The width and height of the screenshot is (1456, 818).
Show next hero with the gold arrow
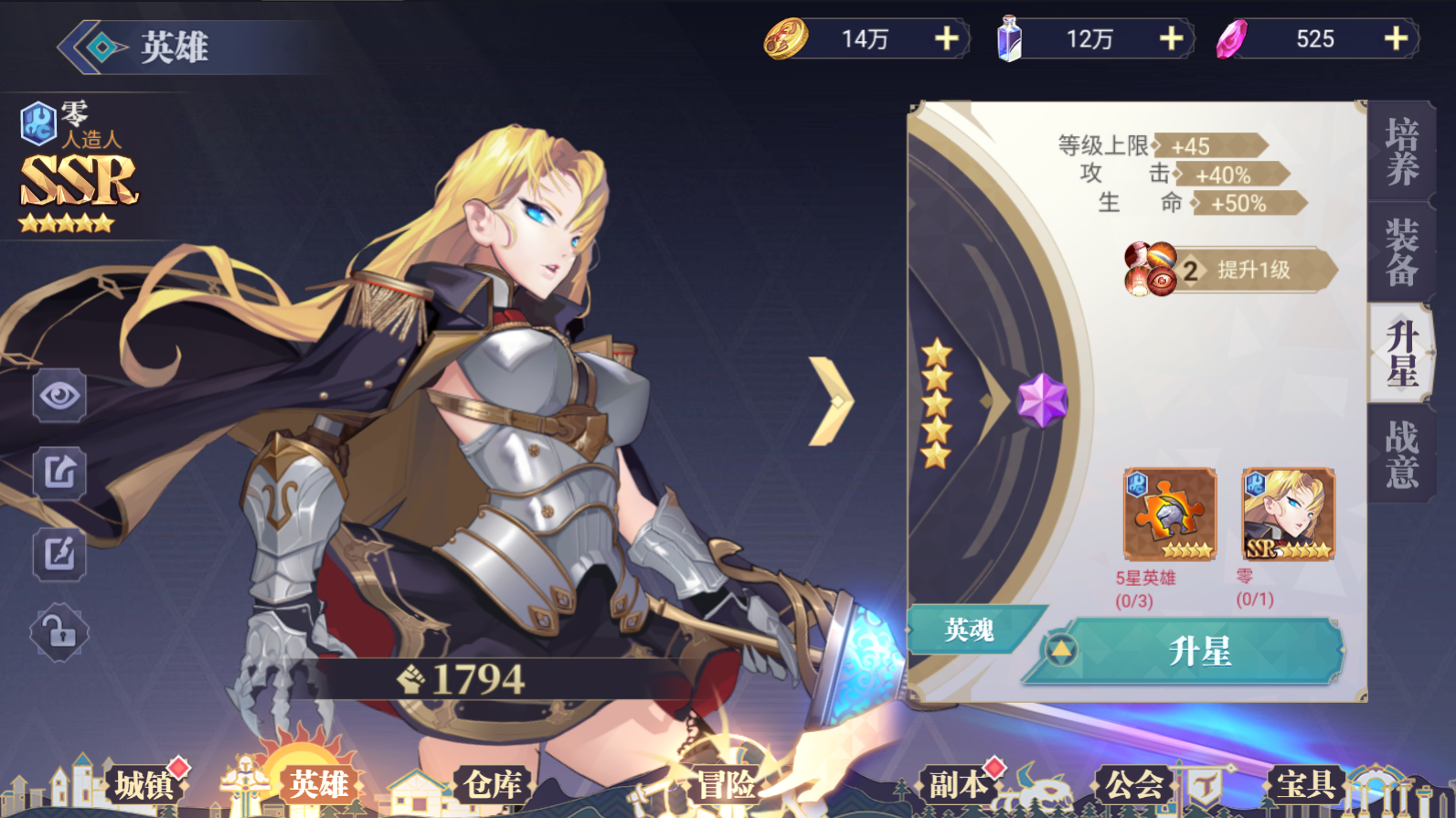point(831,400)
